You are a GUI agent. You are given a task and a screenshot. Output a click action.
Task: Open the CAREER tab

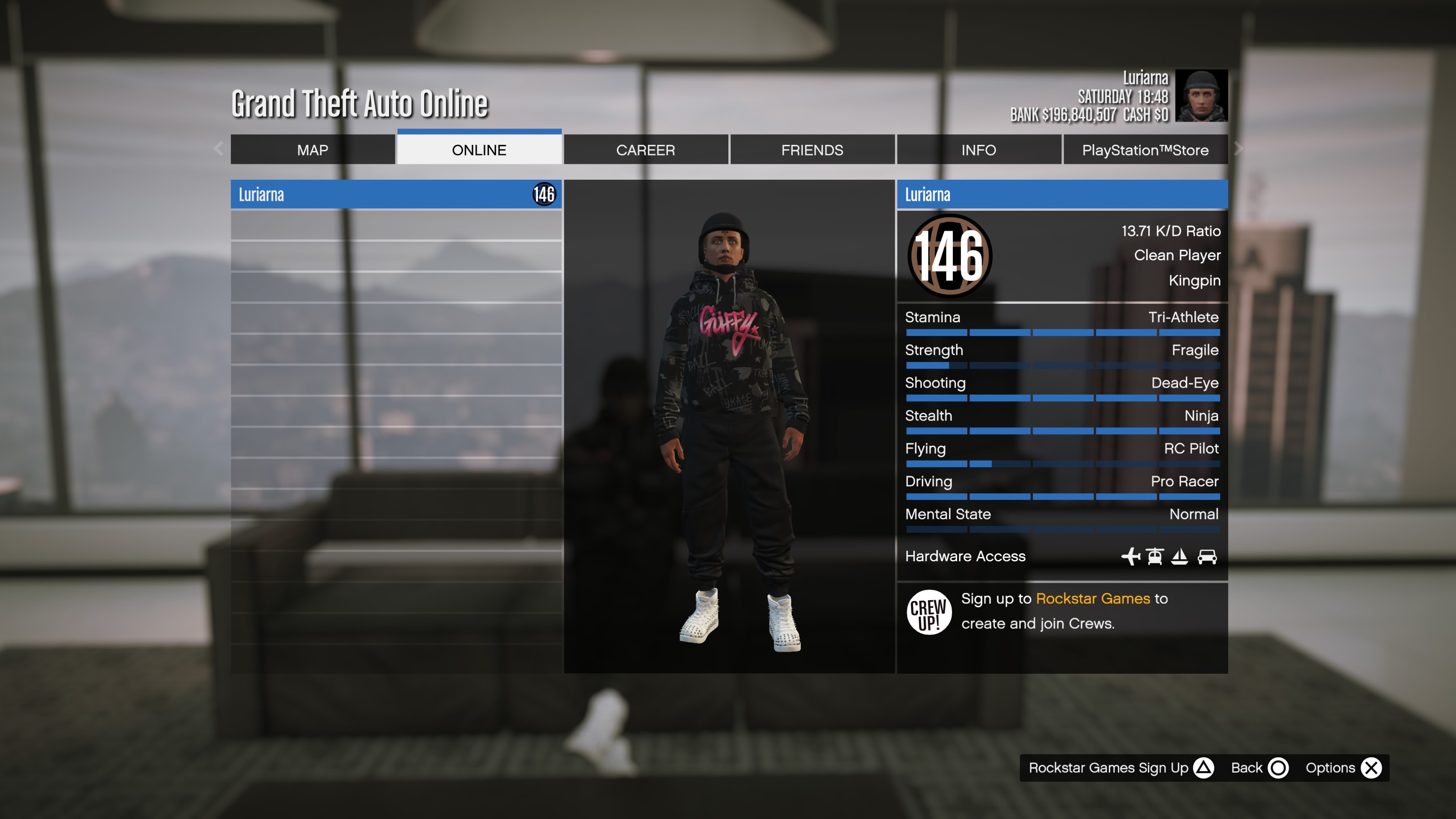(x=645, y=150)
